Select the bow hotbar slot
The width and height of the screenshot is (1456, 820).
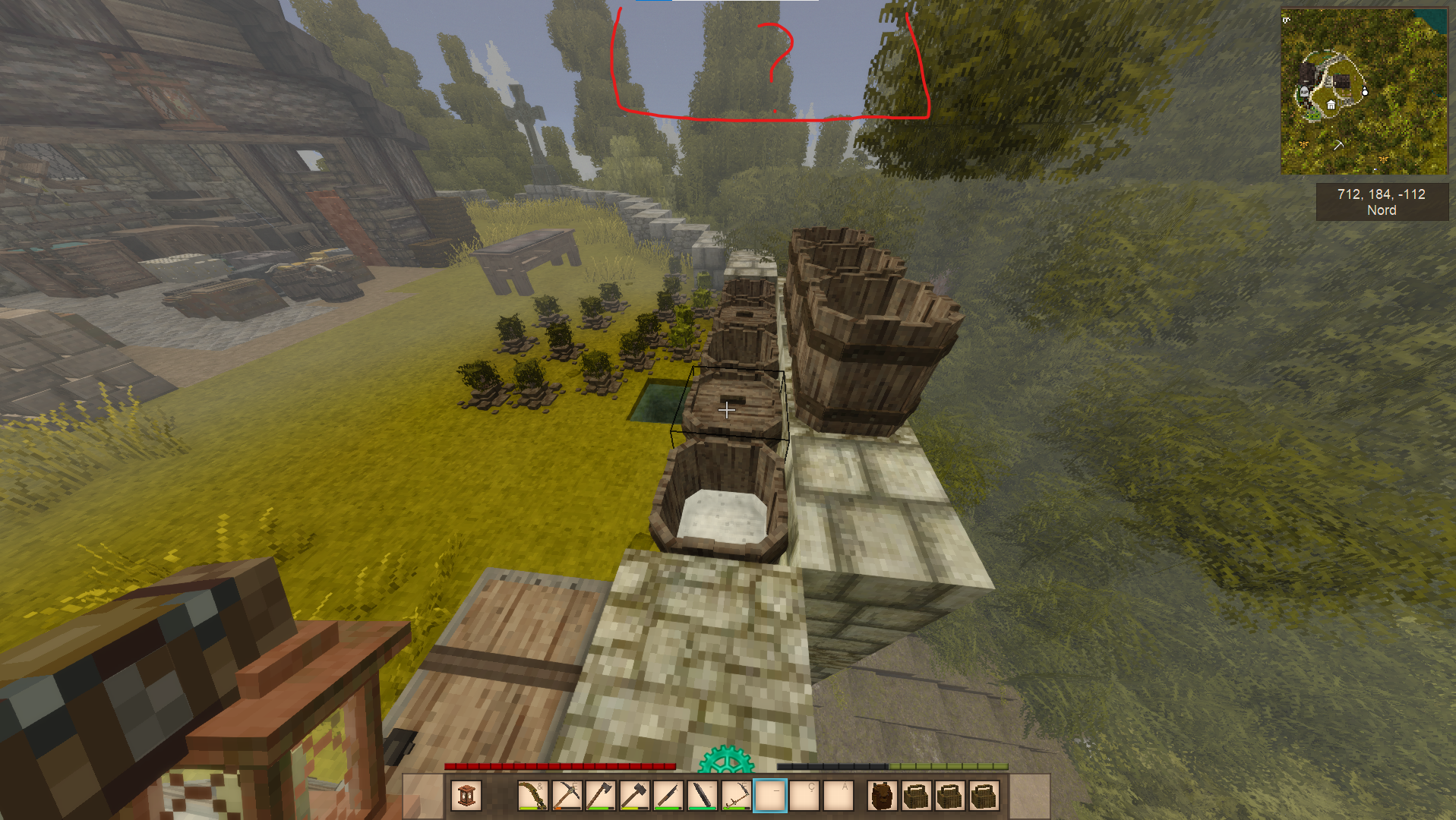click(532, 796)
